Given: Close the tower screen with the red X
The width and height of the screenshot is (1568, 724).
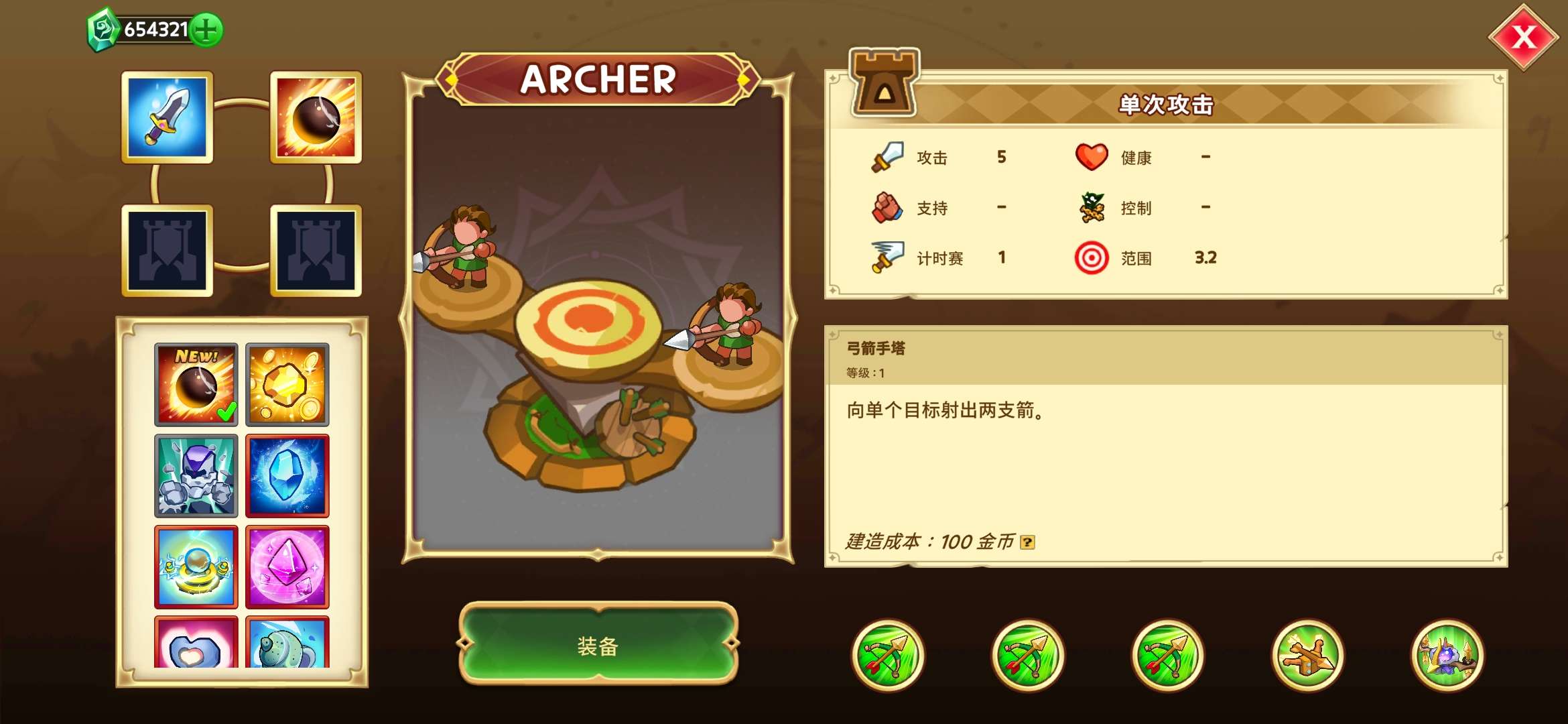Looking at the screenshot, I should pos(1523,38).
